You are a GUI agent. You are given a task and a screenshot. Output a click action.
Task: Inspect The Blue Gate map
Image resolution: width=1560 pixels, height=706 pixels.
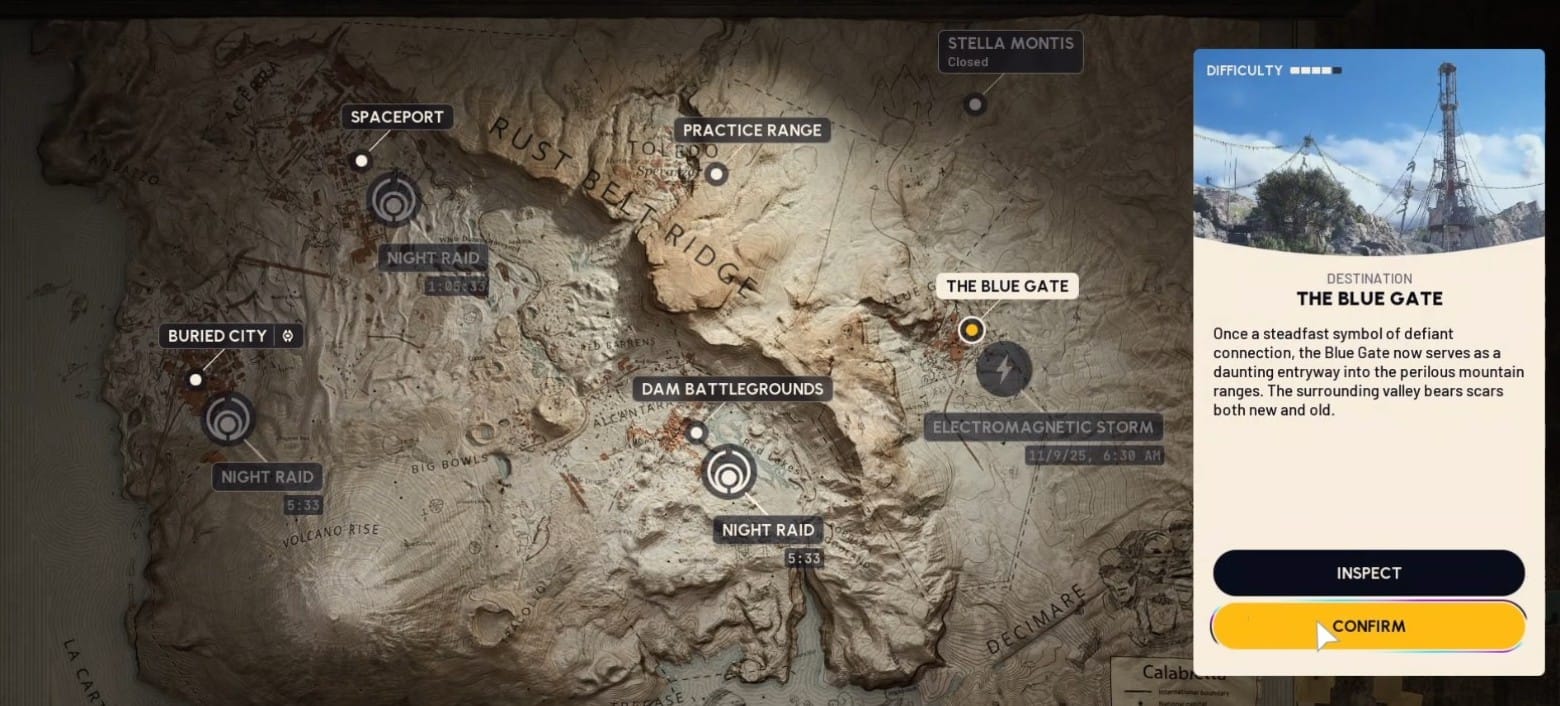[x=1368, y=573]
